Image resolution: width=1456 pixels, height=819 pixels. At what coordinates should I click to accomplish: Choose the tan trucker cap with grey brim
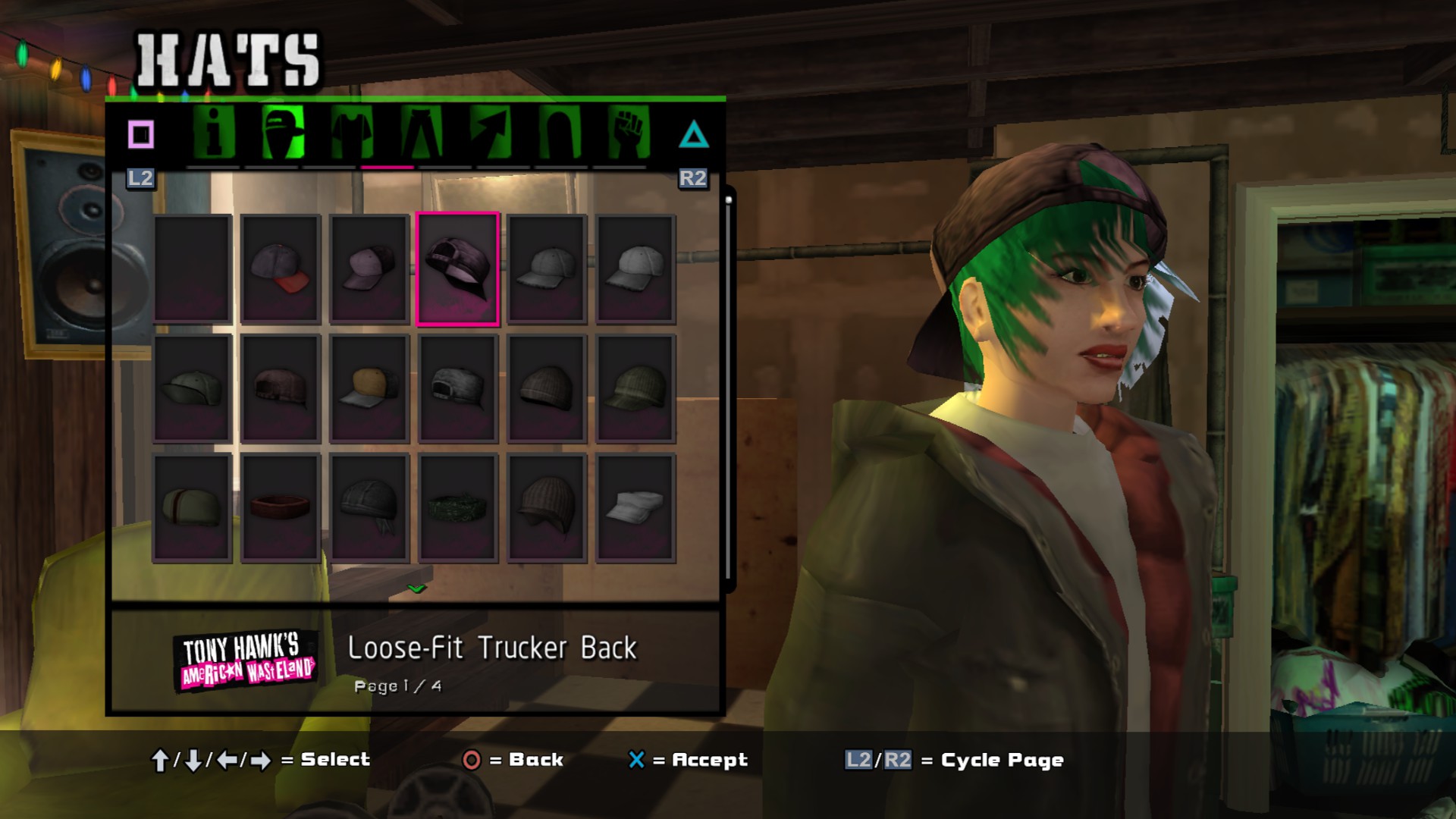pyautogui.click(x=369, y=388)
